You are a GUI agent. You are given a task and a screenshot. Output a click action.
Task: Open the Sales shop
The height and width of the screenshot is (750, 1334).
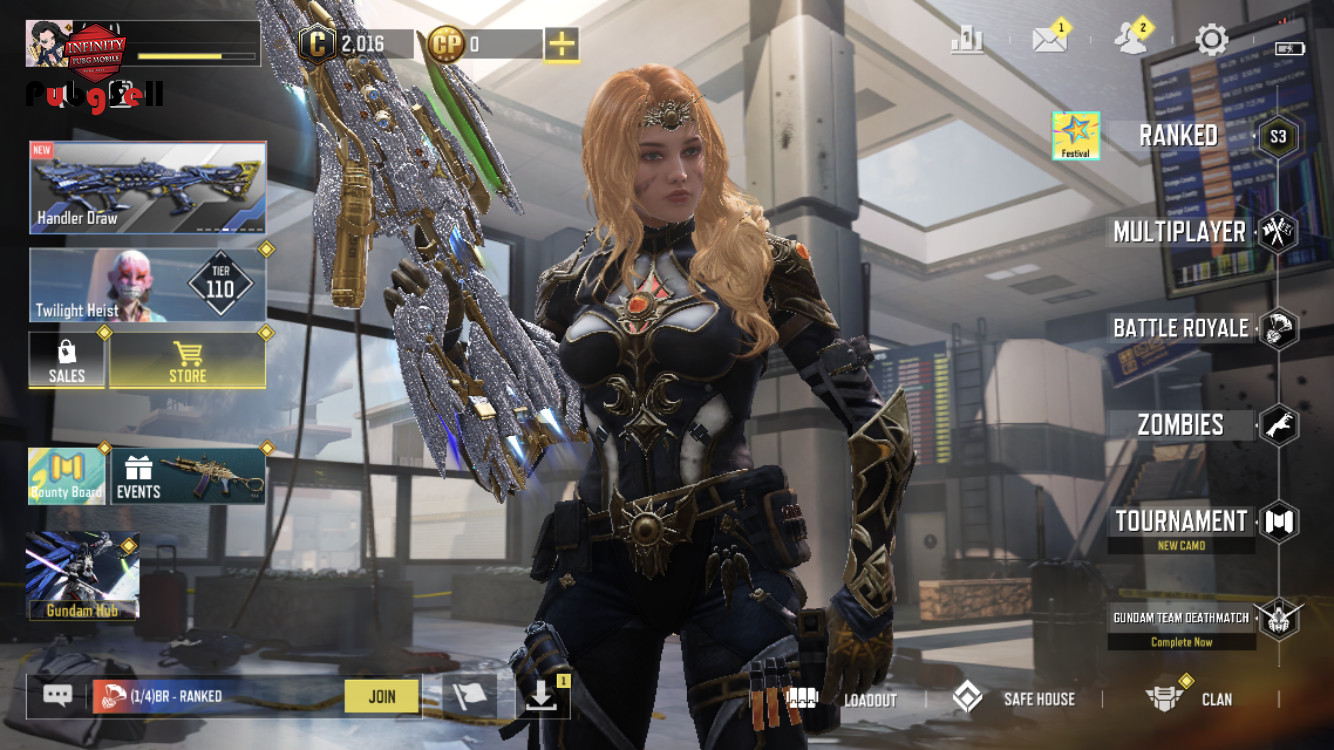(x=67, y=361)
